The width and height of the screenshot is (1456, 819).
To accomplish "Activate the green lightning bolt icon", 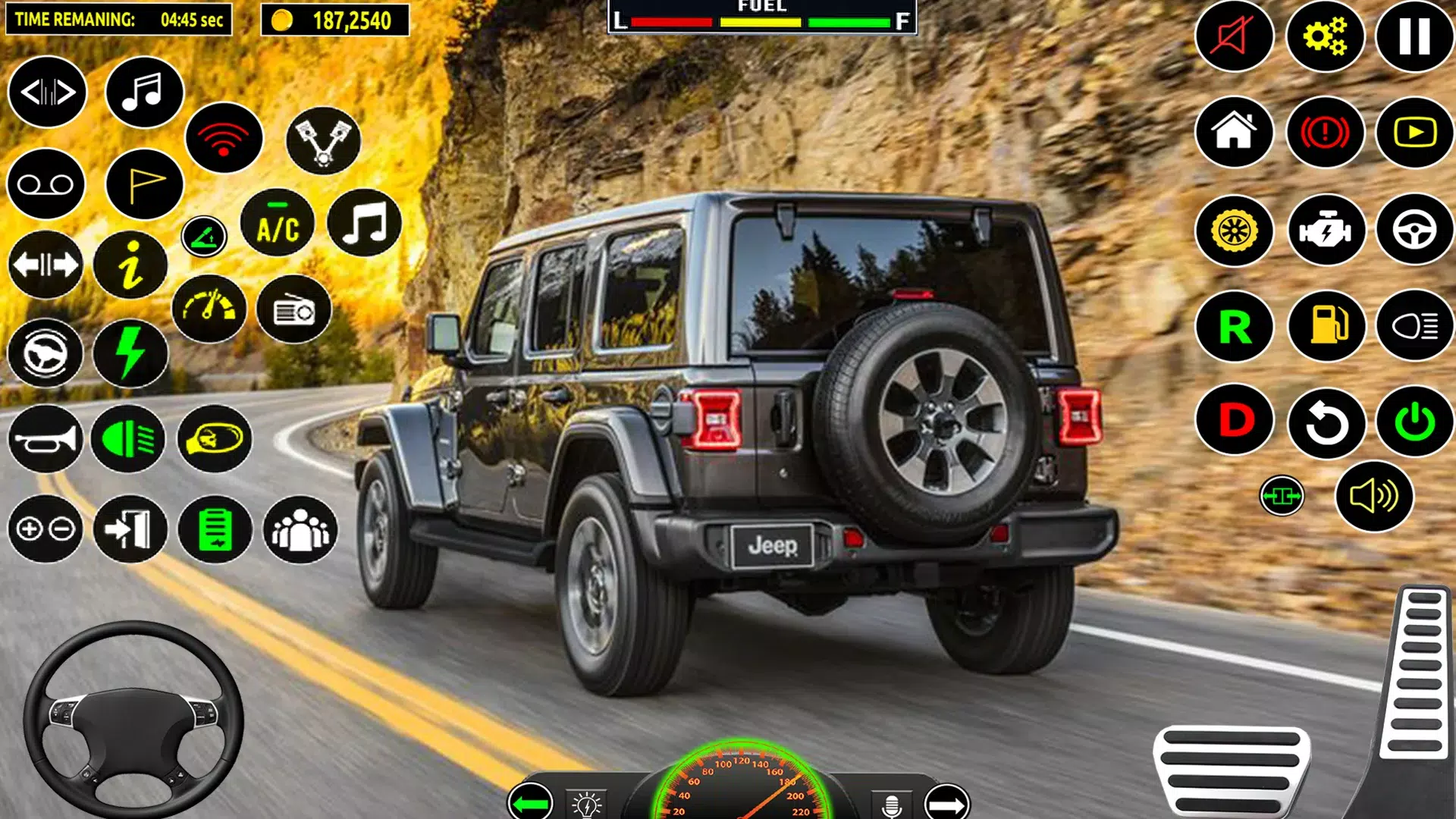I will (x=130, y=353).
